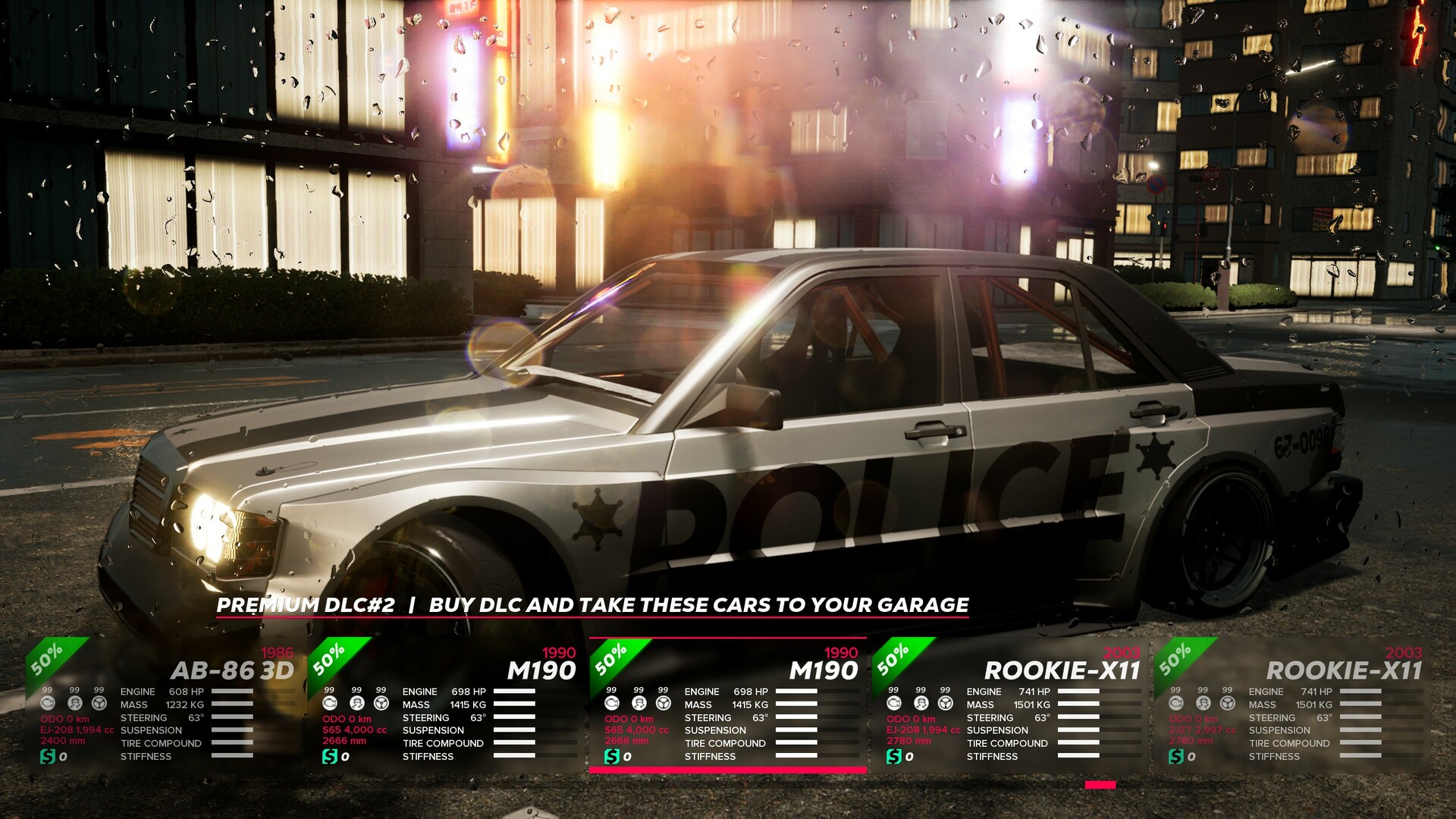
Task: Click the steering wheel icon on the AB-86 3D card
Action: coord(100,704)
